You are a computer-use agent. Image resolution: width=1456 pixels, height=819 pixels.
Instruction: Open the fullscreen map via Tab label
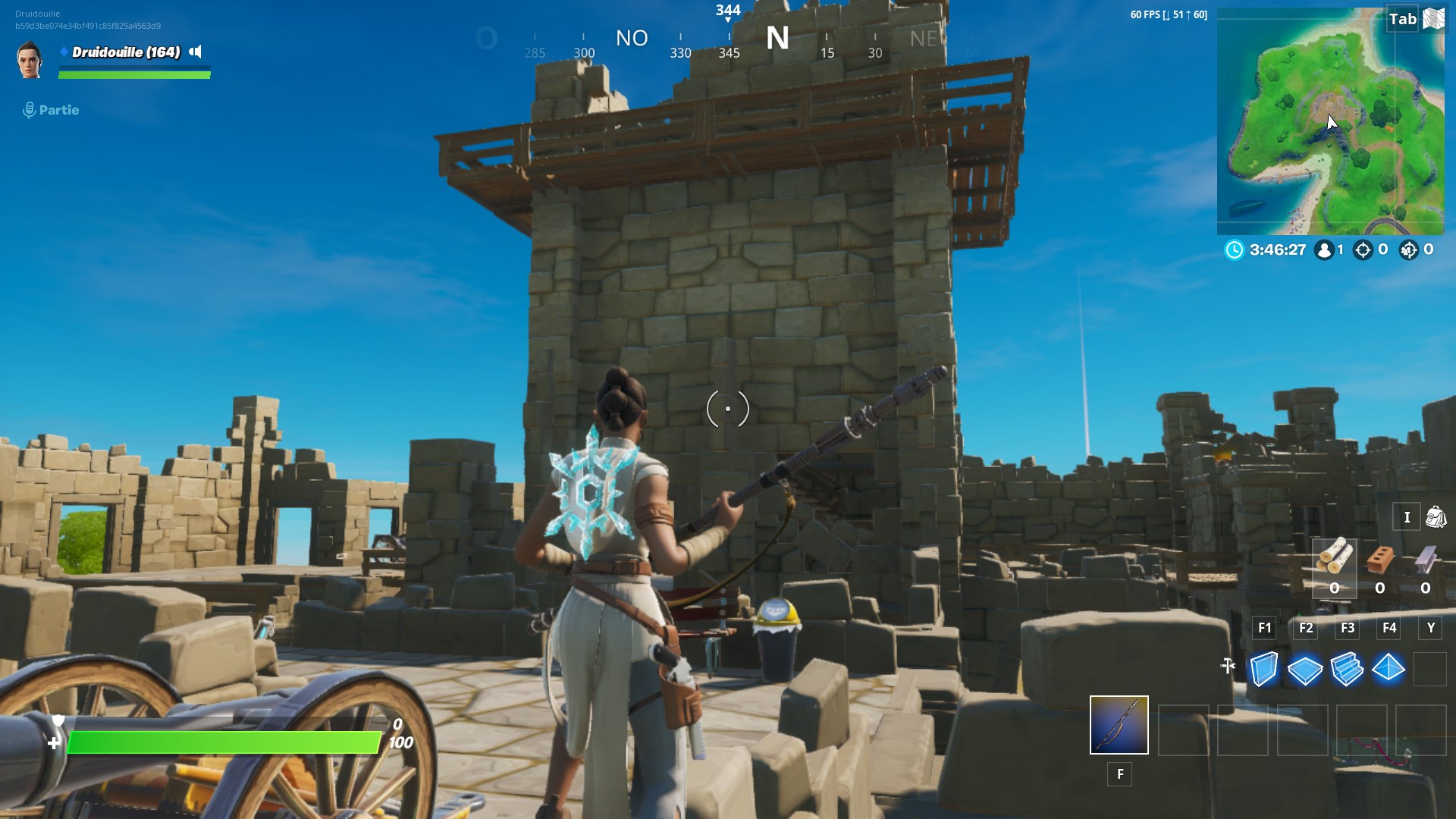coord(1402,17)
